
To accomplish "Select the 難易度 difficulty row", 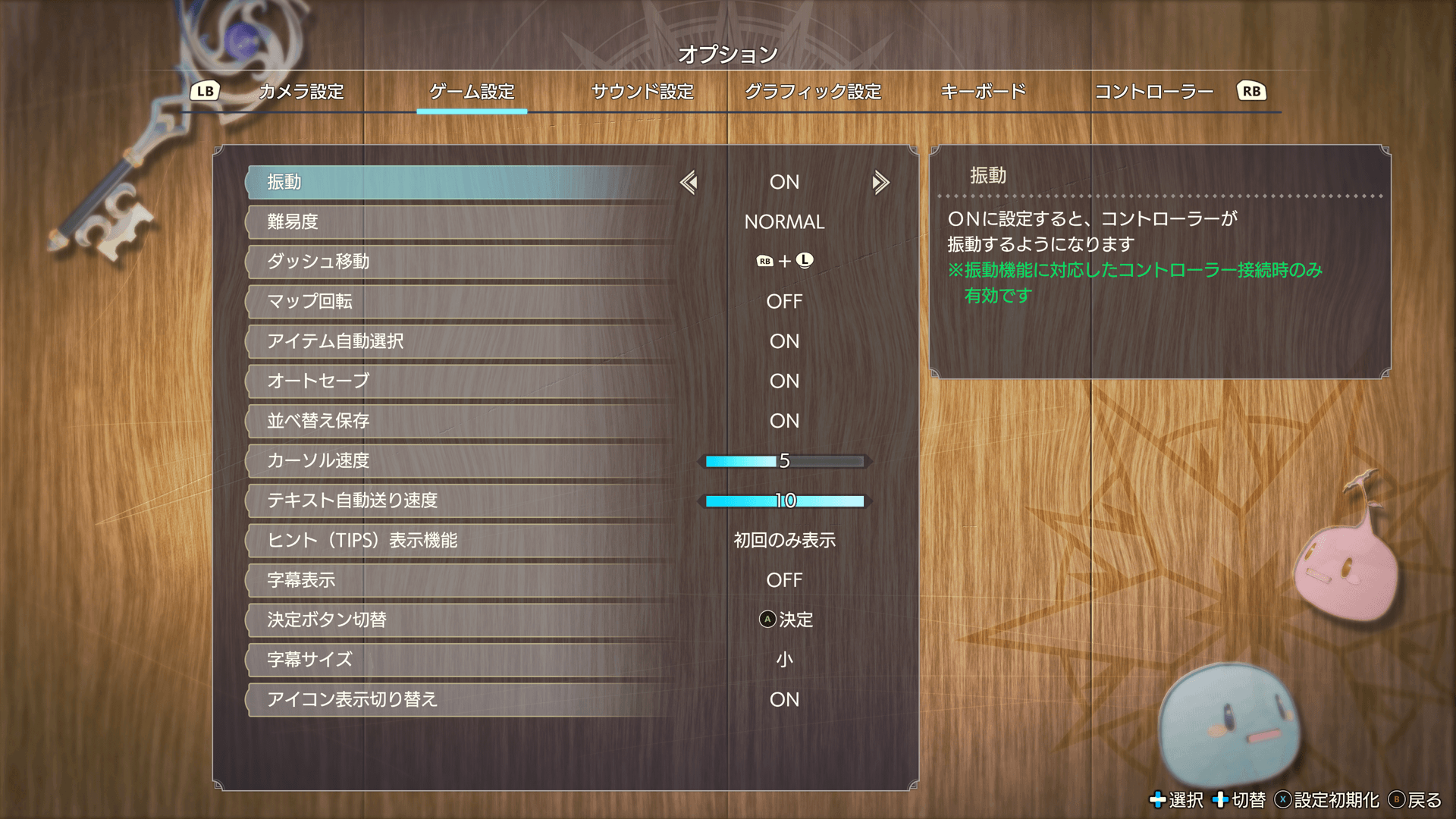I will pos(460,222).
